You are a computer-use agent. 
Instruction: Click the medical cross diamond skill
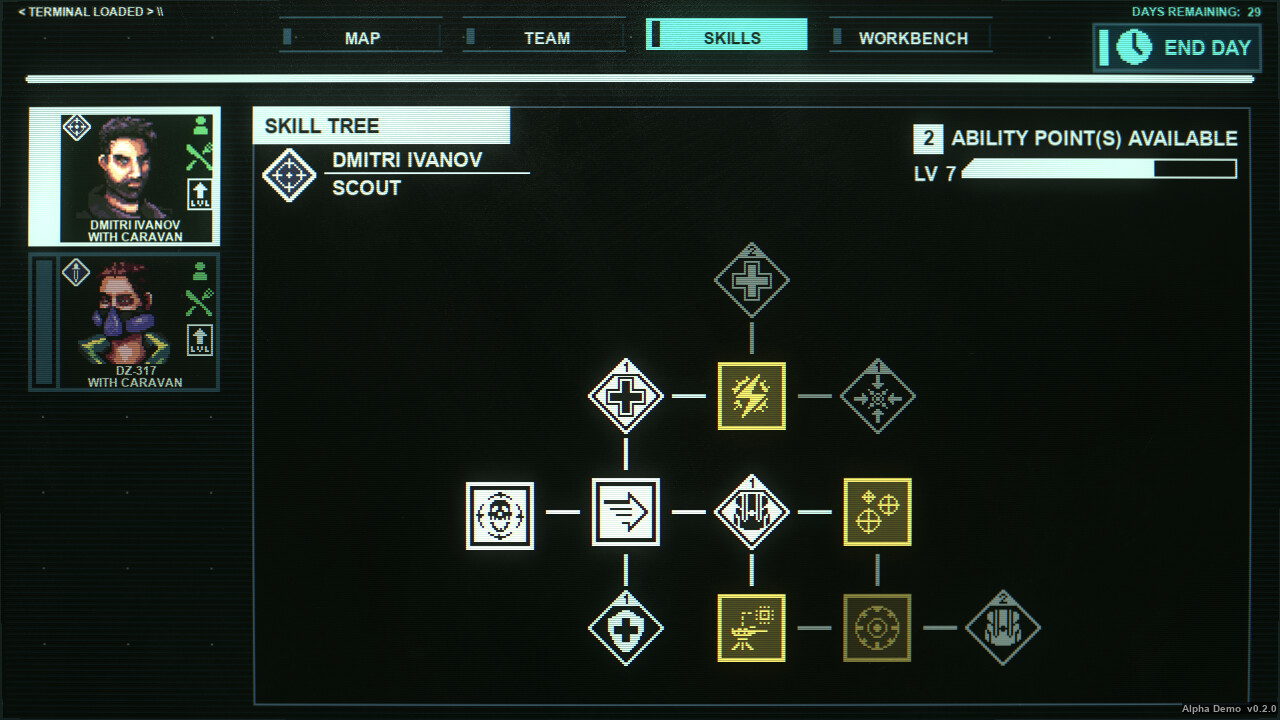(x=626, y=396)
